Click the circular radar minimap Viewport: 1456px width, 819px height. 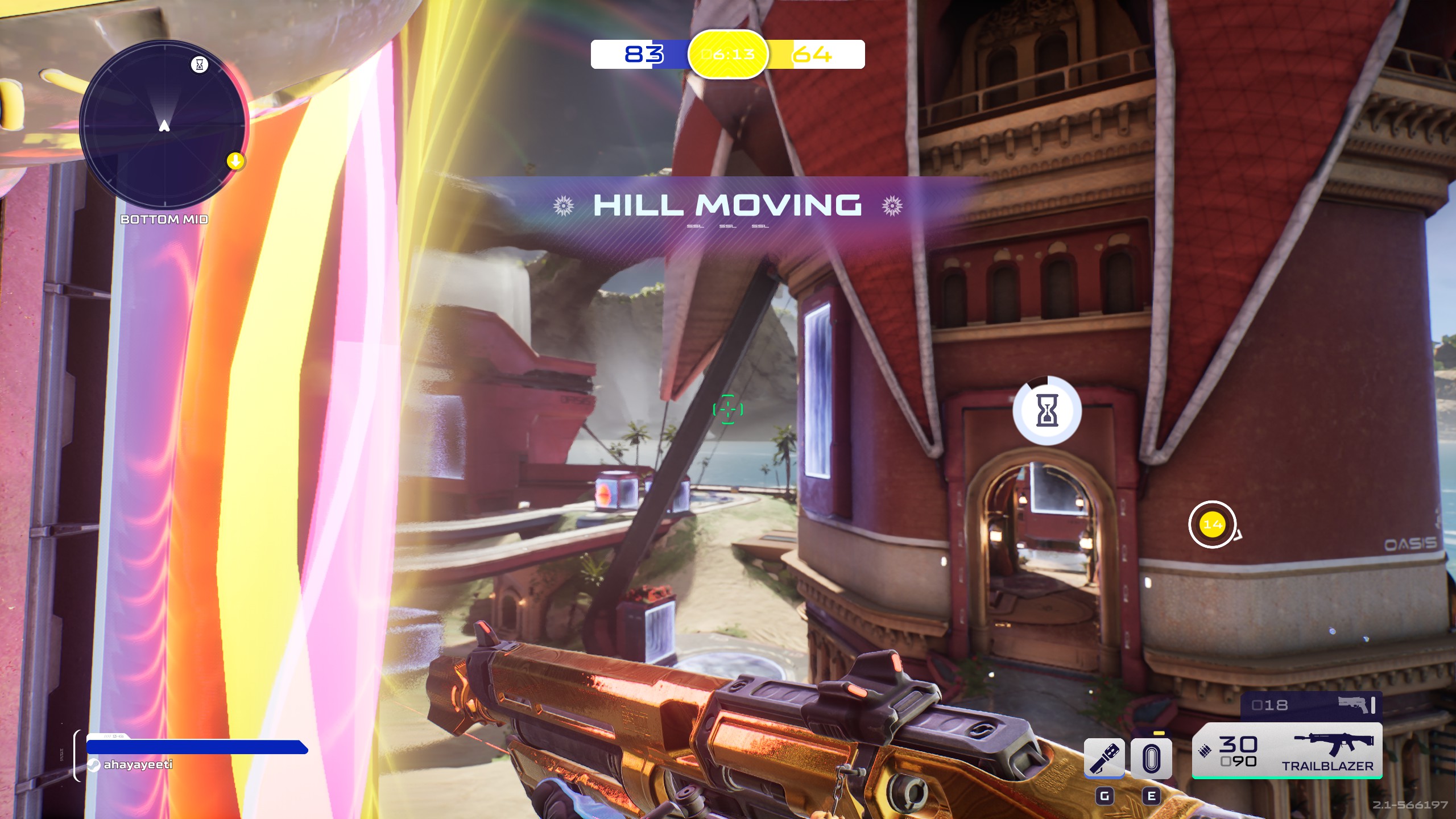point(164,125)
